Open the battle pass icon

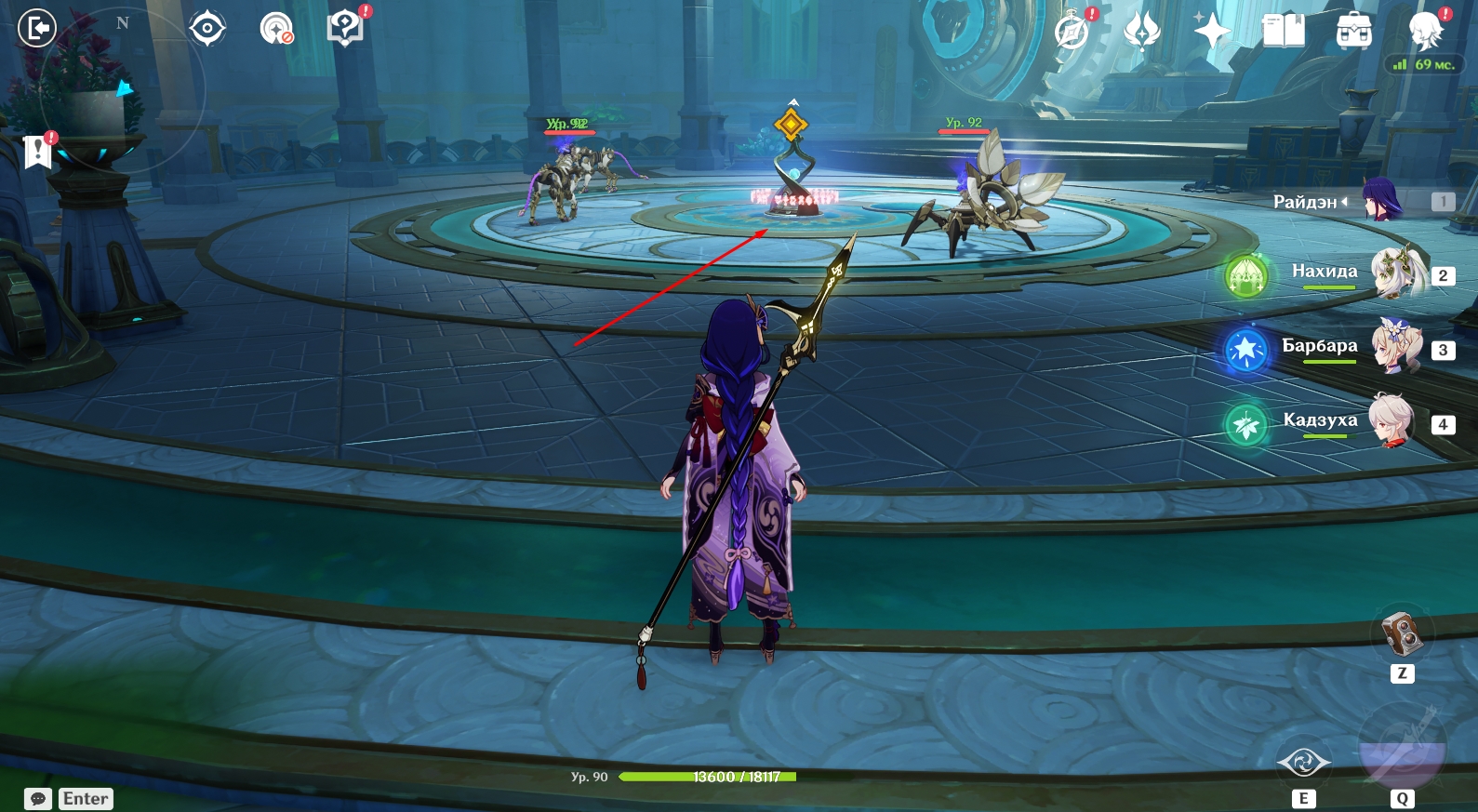(1141, 32)
